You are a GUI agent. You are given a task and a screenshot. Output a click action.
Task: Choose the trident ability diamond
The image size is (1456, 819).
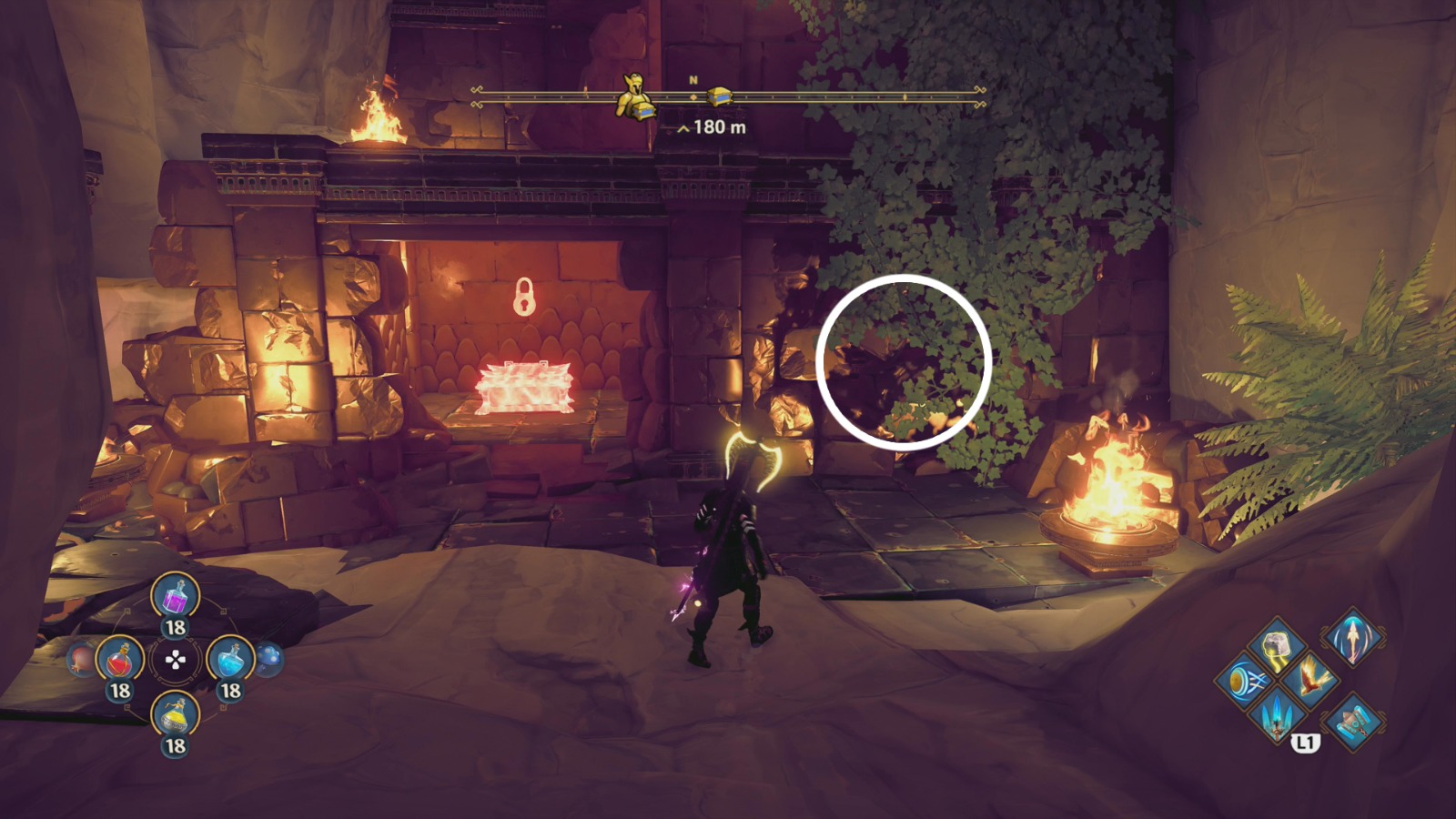point(1277,718)
